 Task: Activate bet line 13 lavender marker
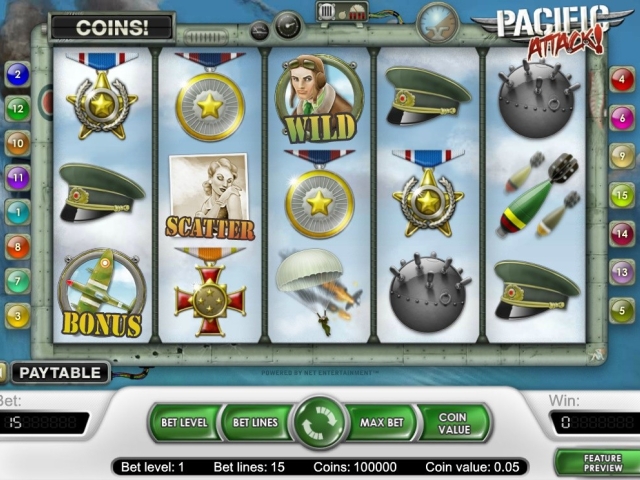point(621,271)
